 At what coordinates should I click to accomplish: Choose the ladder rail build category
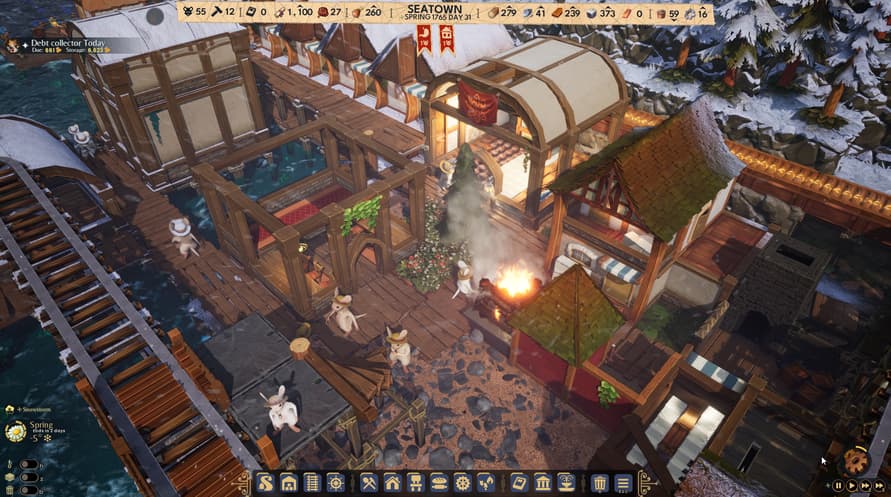point(311,484)
